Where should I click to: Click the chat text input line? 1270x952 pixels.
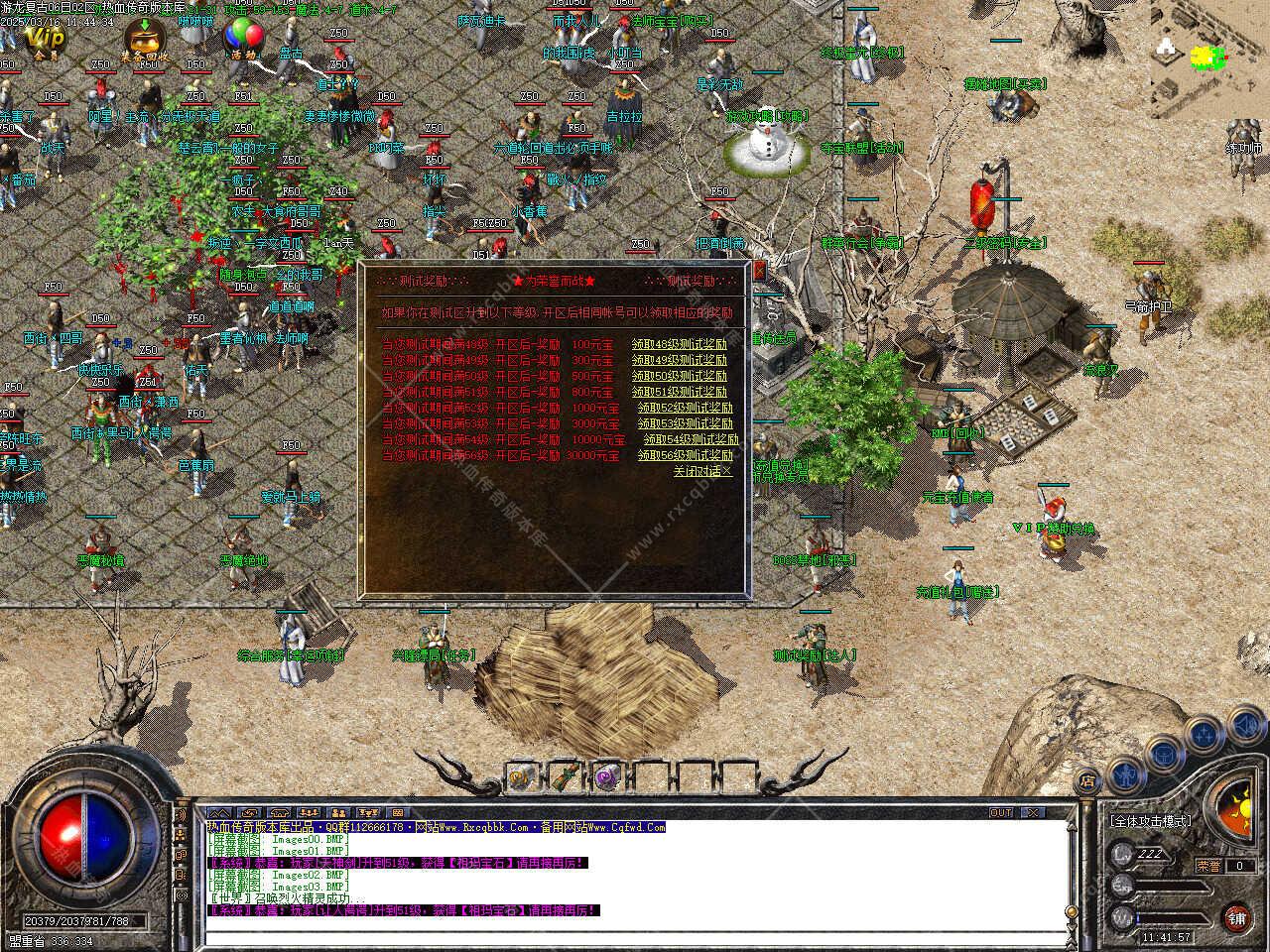635,935
